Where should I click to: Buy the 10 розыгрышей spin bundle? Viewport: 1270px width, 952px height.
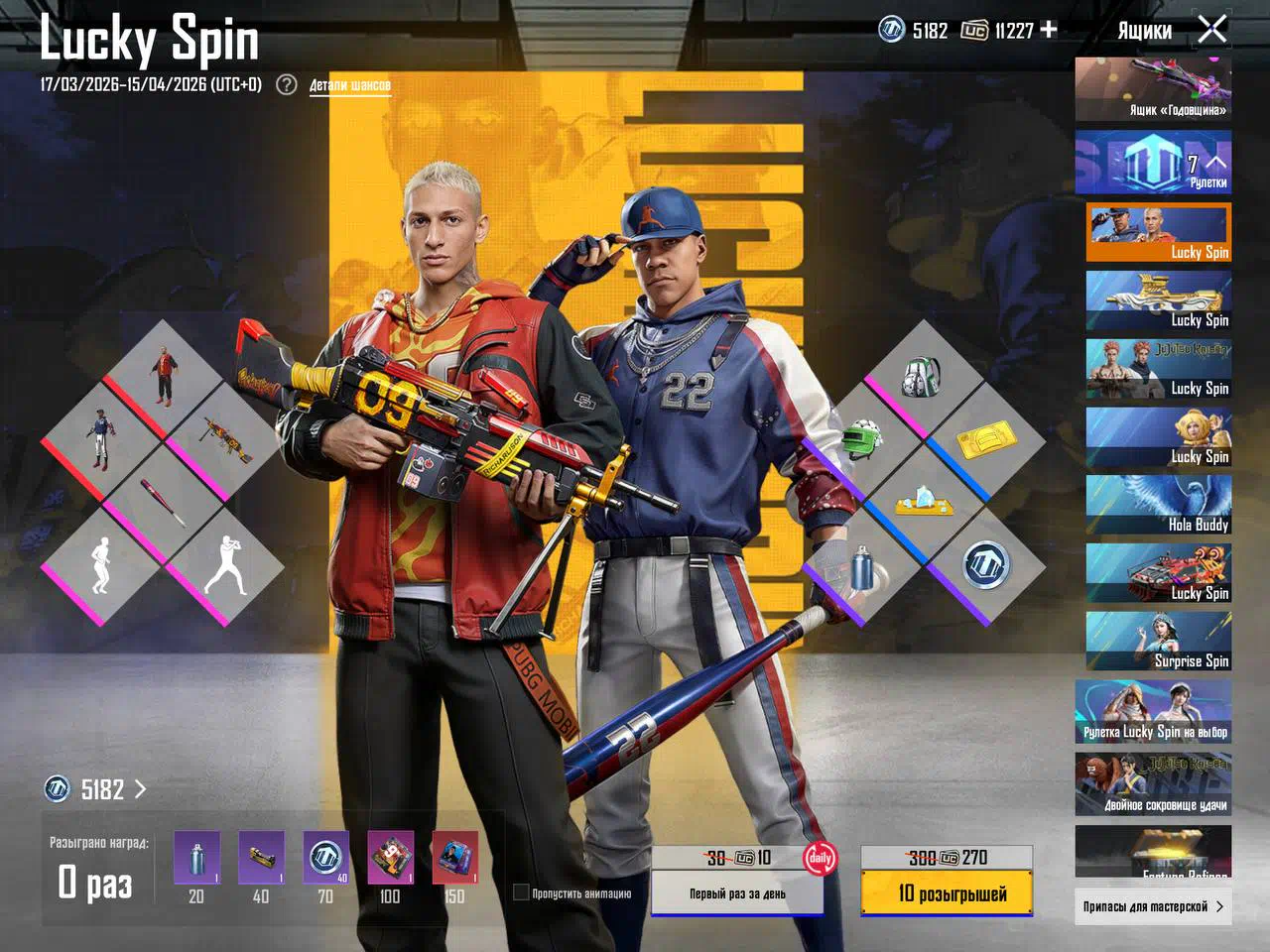click(947, 893)
